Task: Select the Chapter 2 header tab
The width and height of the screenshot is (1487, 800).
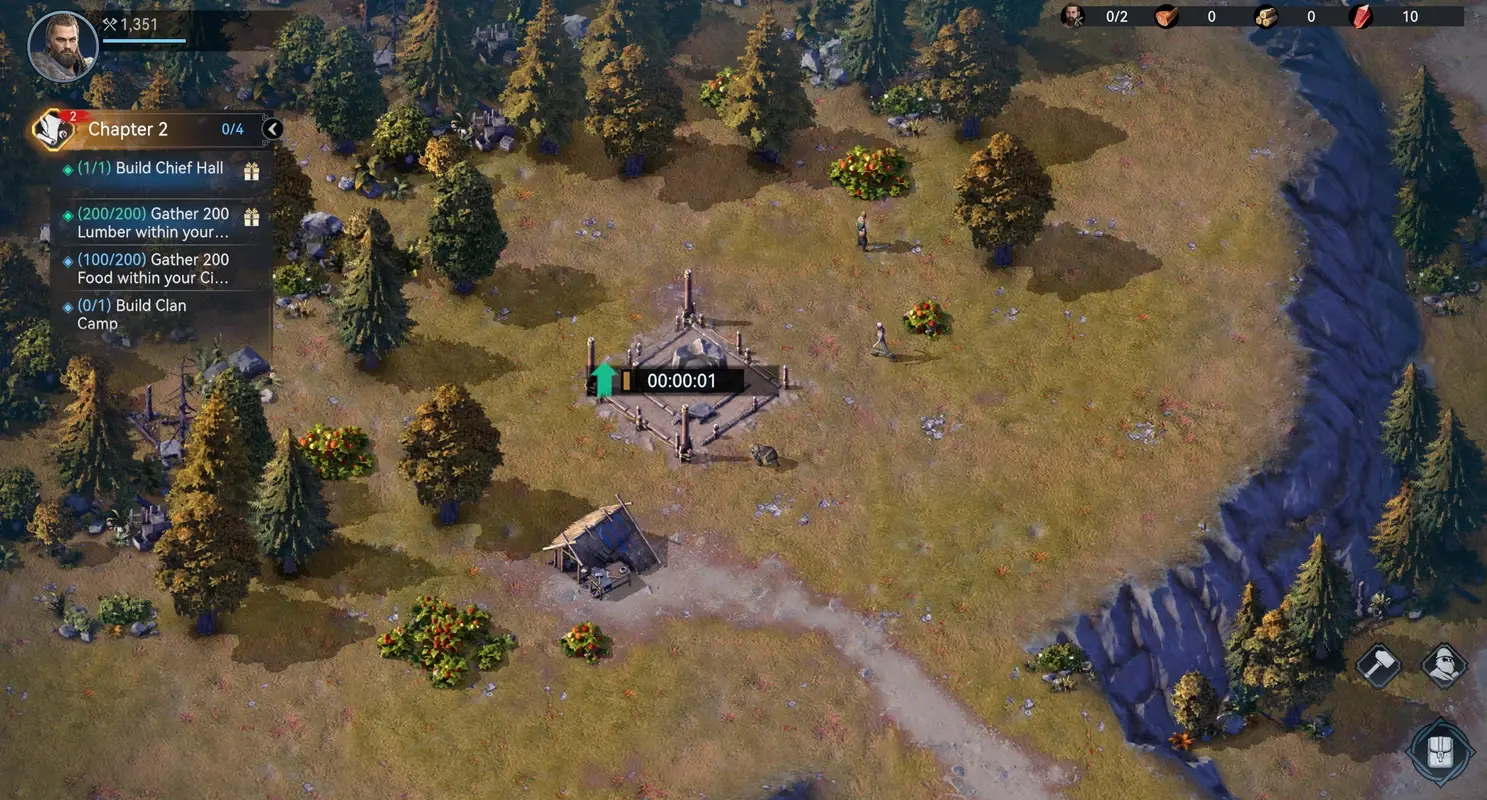Action: 128,129
